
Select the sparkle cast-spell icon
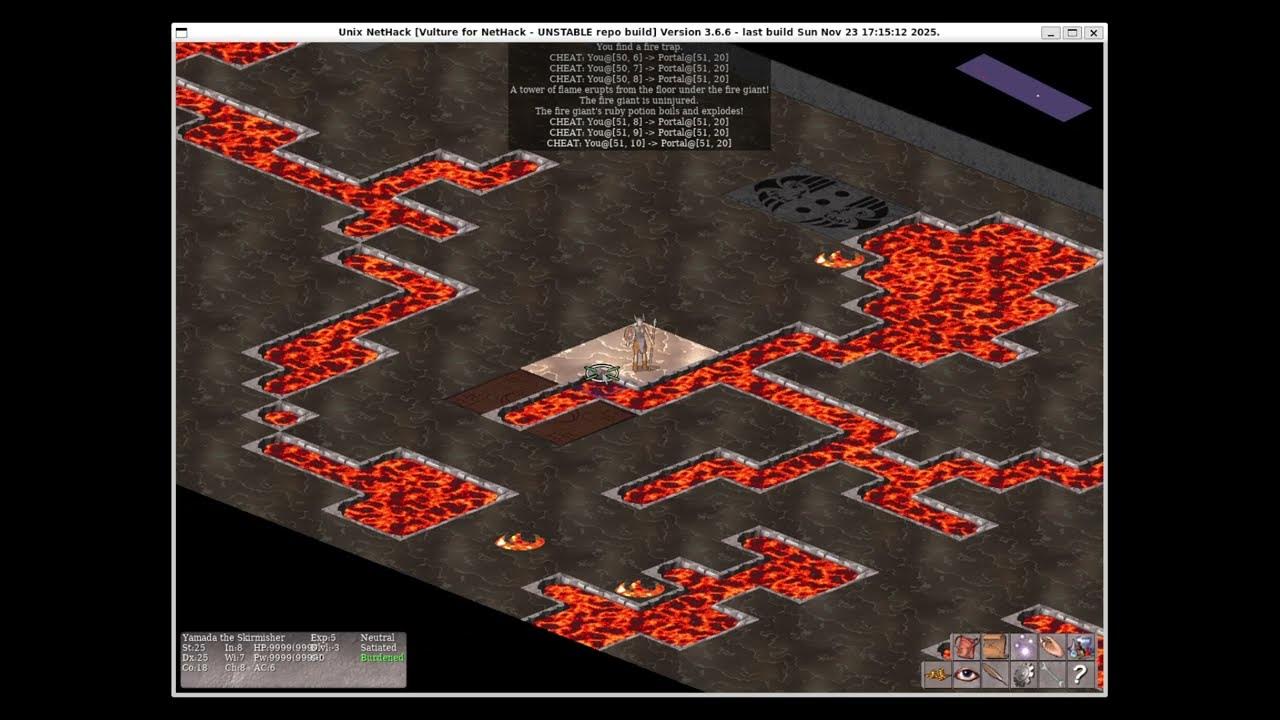coord(1023,646)
